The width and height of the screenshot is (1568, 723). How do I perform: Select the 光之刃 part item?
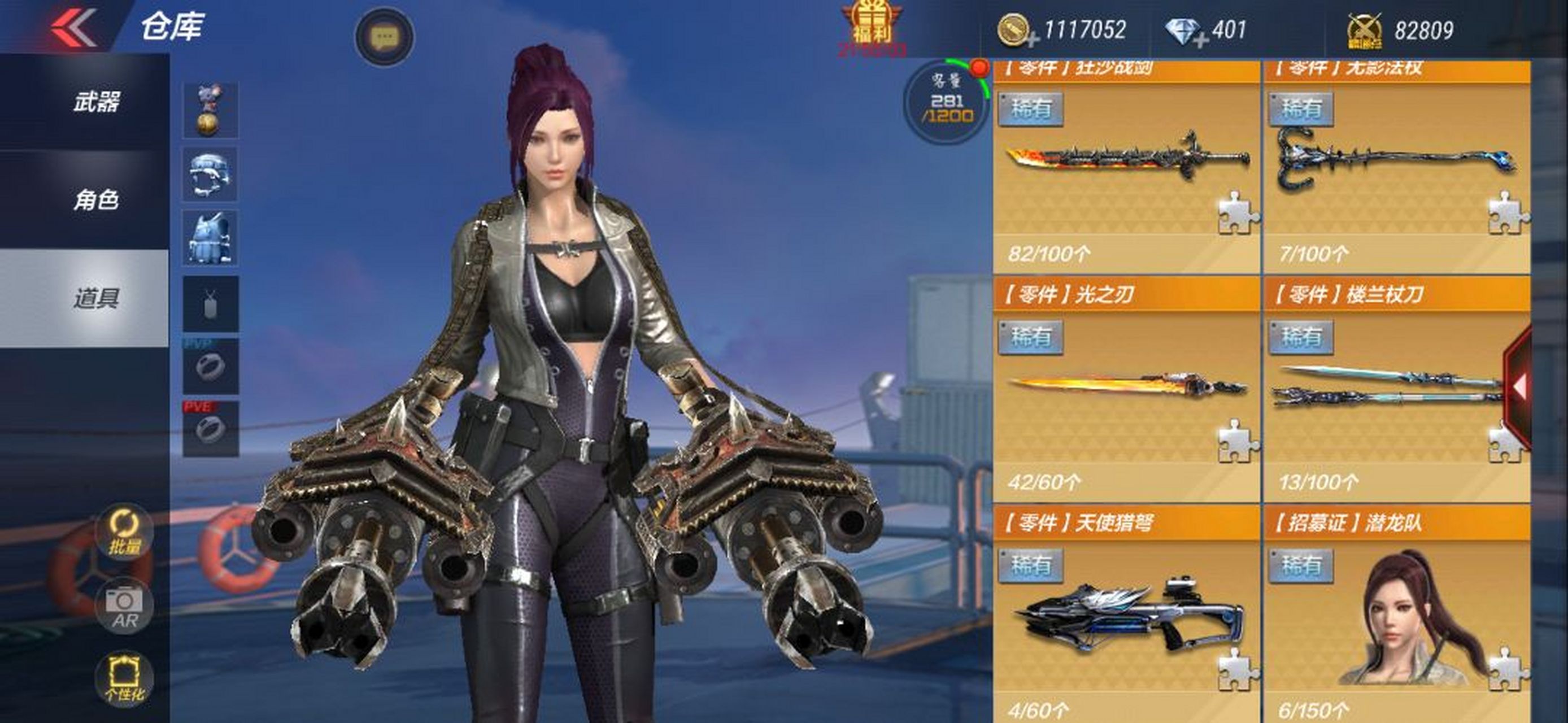tap(1127, 390)
